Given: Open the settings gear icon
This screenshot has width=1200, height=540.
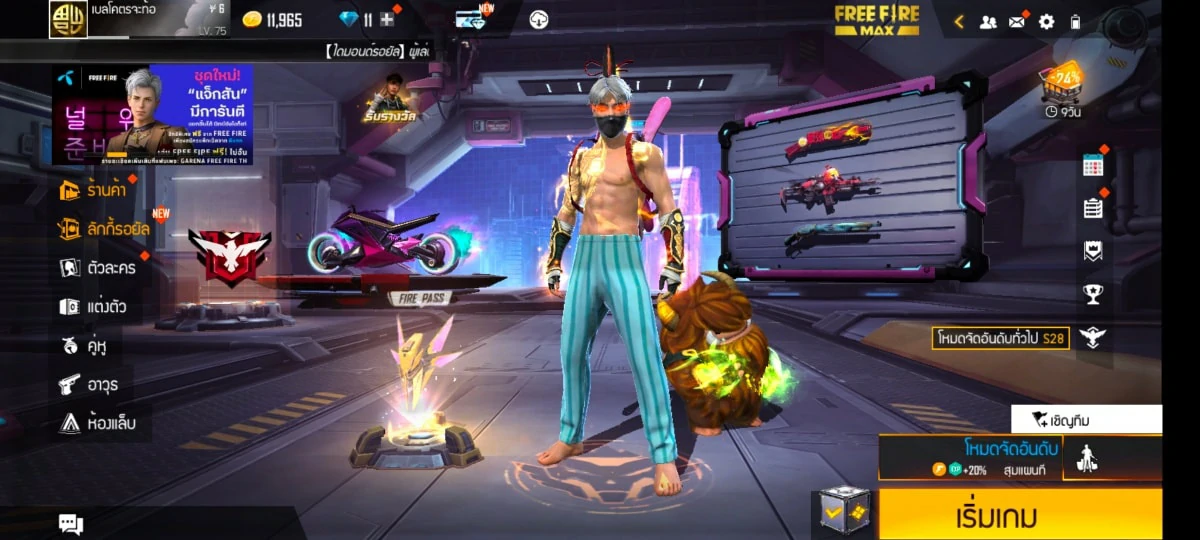Looking at the screenshot, I should (1046, 21).
